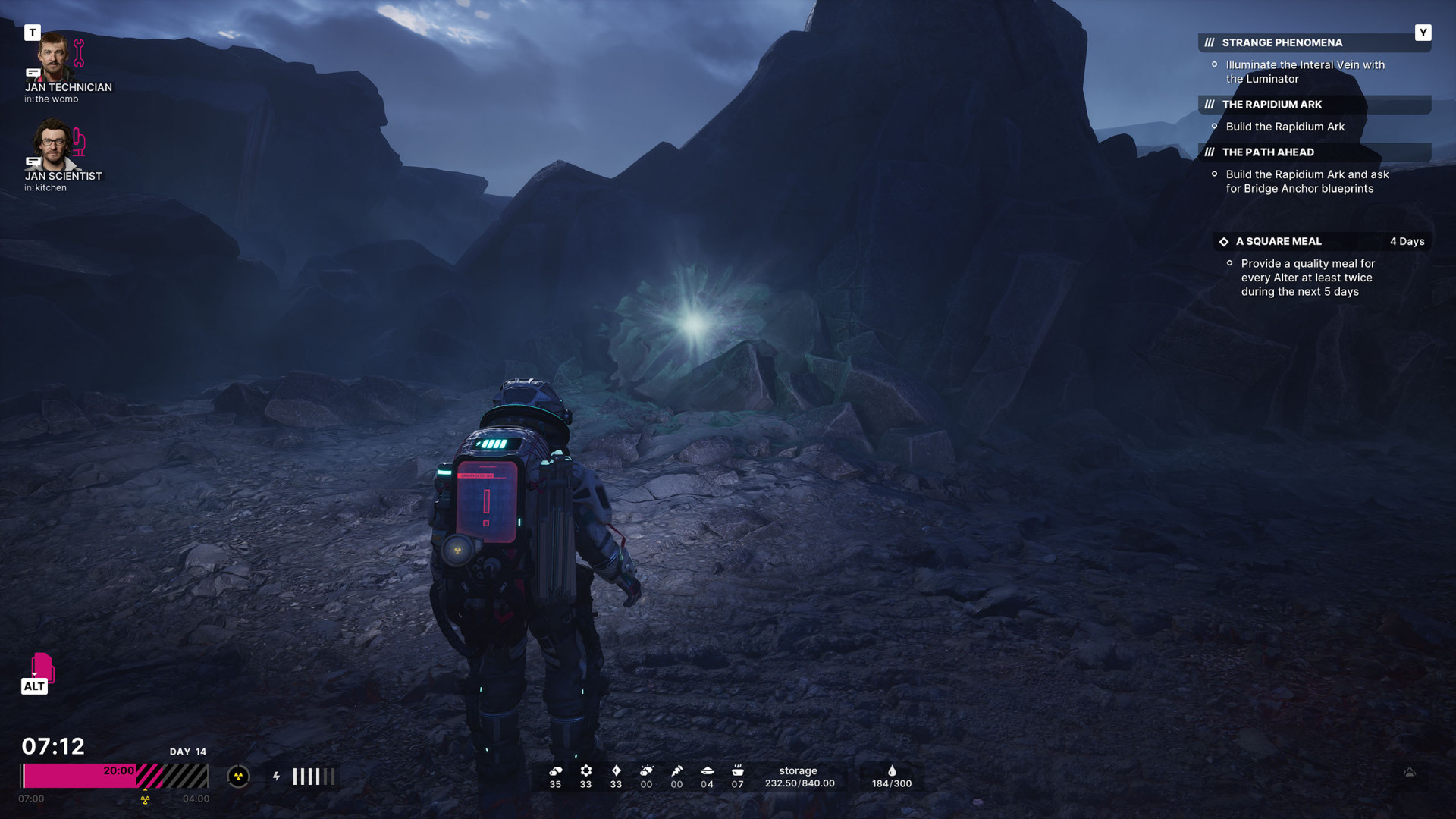This screenshot has height=819, width=1456.
Task: Click the water drop resource icon
Action: coord(892,771)
